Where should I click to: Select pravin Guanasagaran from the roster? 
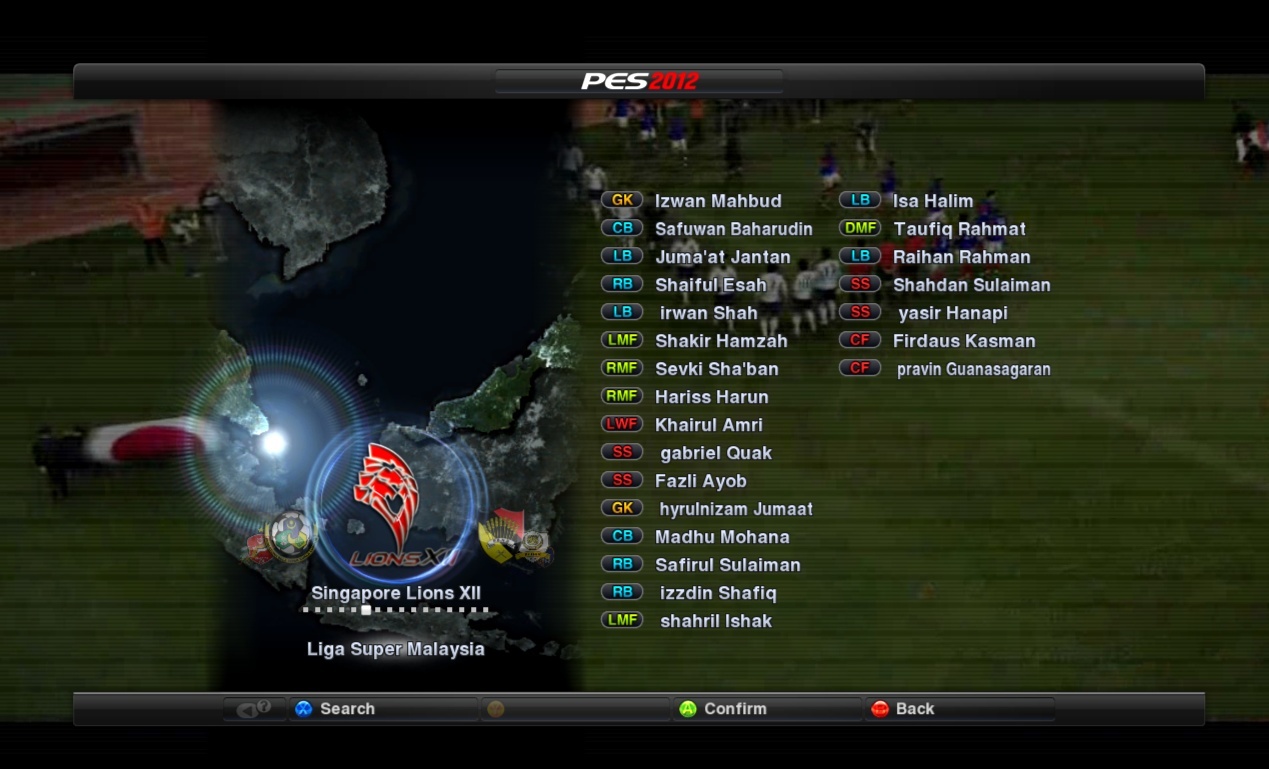point(973,369)
